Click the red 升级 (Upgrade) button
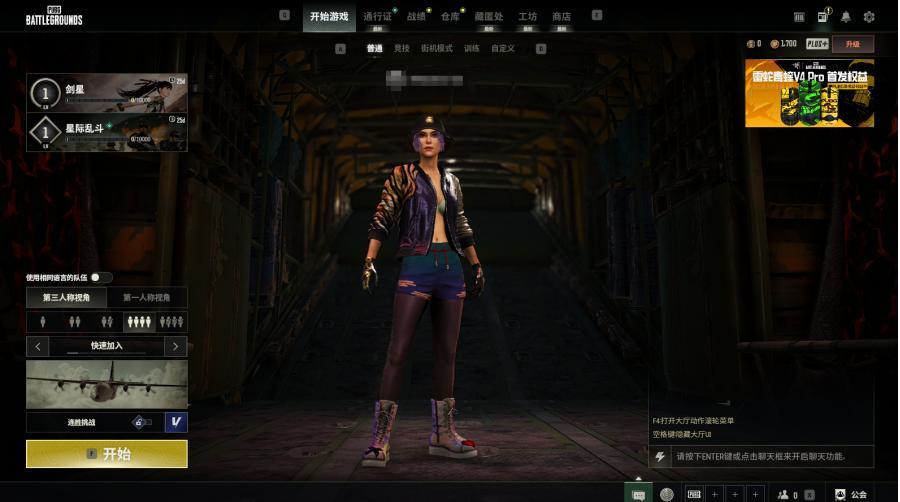This screenshot has width=900, height=502. (x=852, y=44)
